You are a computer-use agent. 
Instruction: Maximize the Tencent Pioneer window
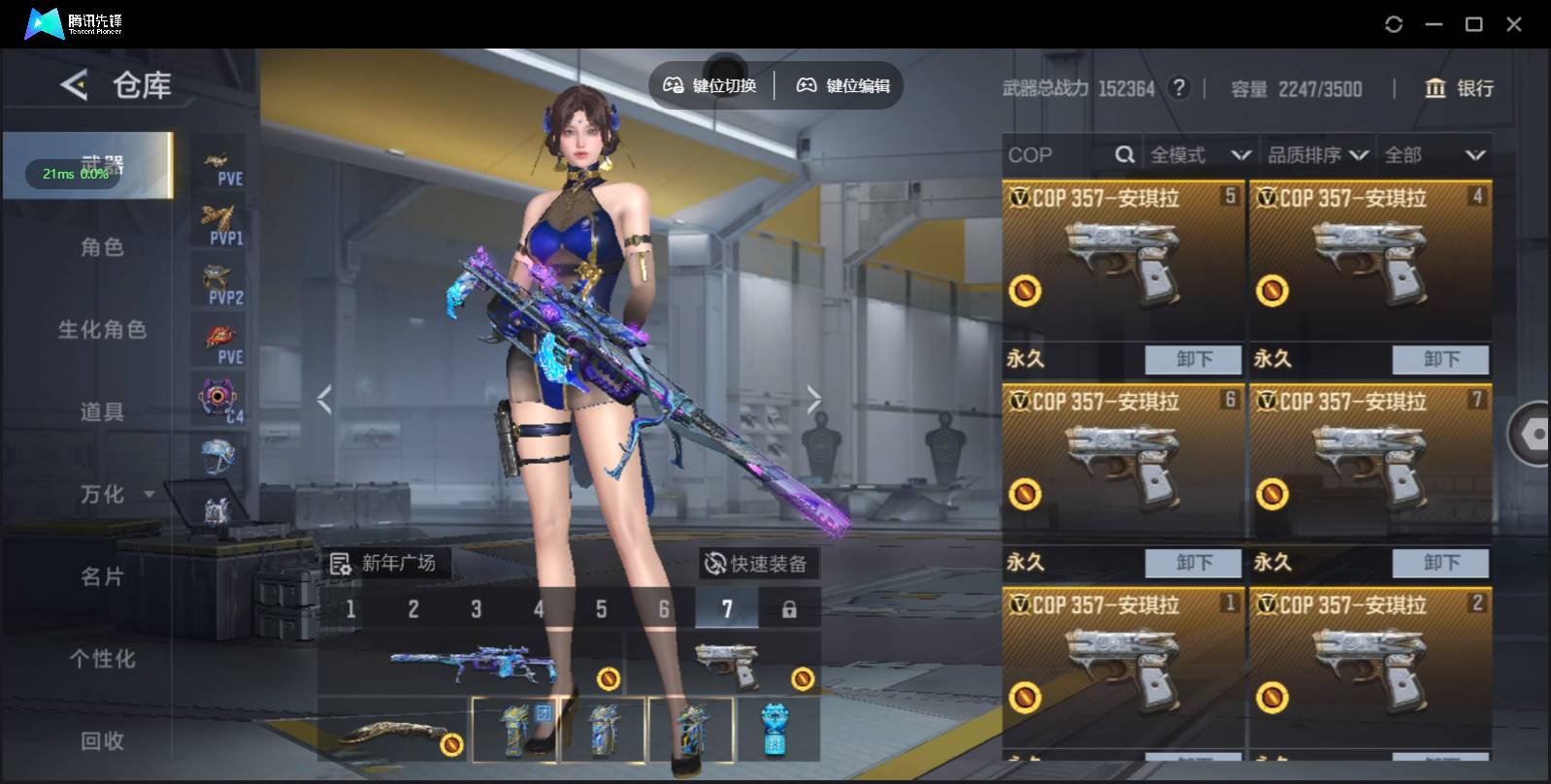1473,24
